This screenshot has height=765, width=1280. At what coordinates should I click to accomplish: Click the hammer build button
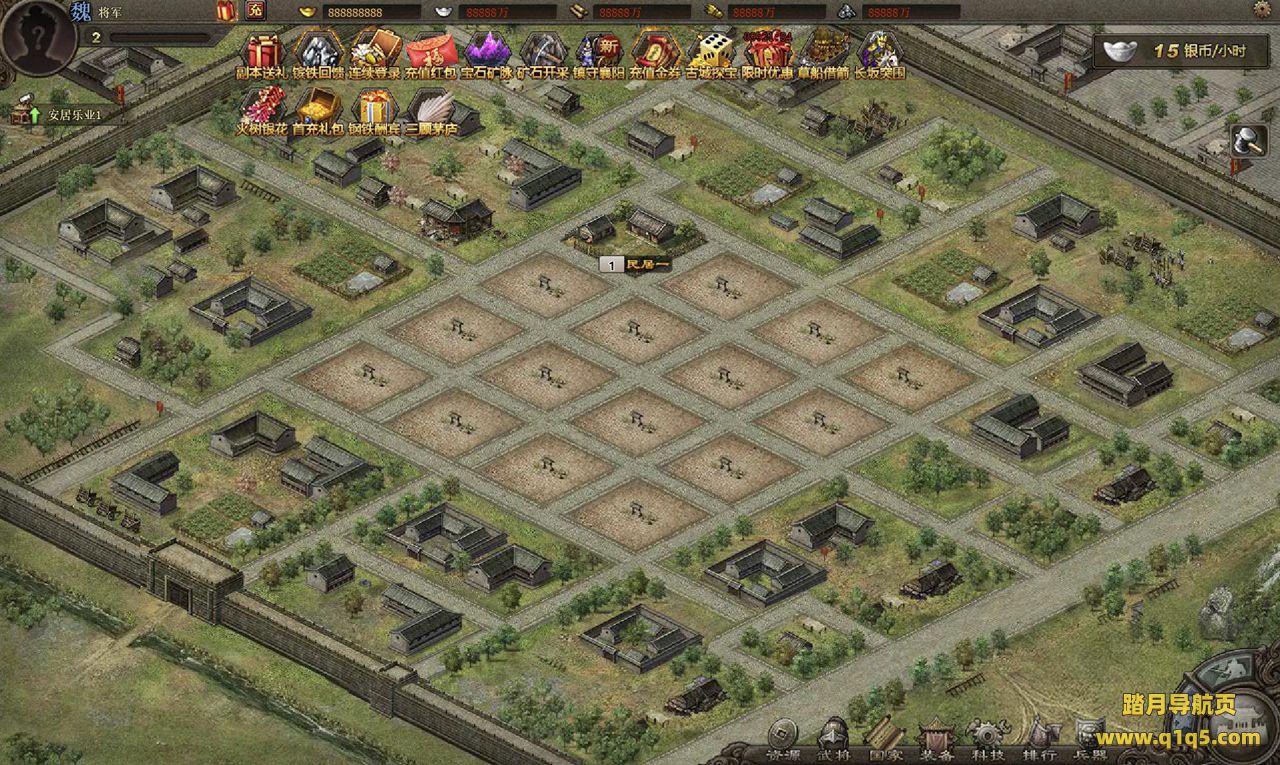tap(1250, 142)
